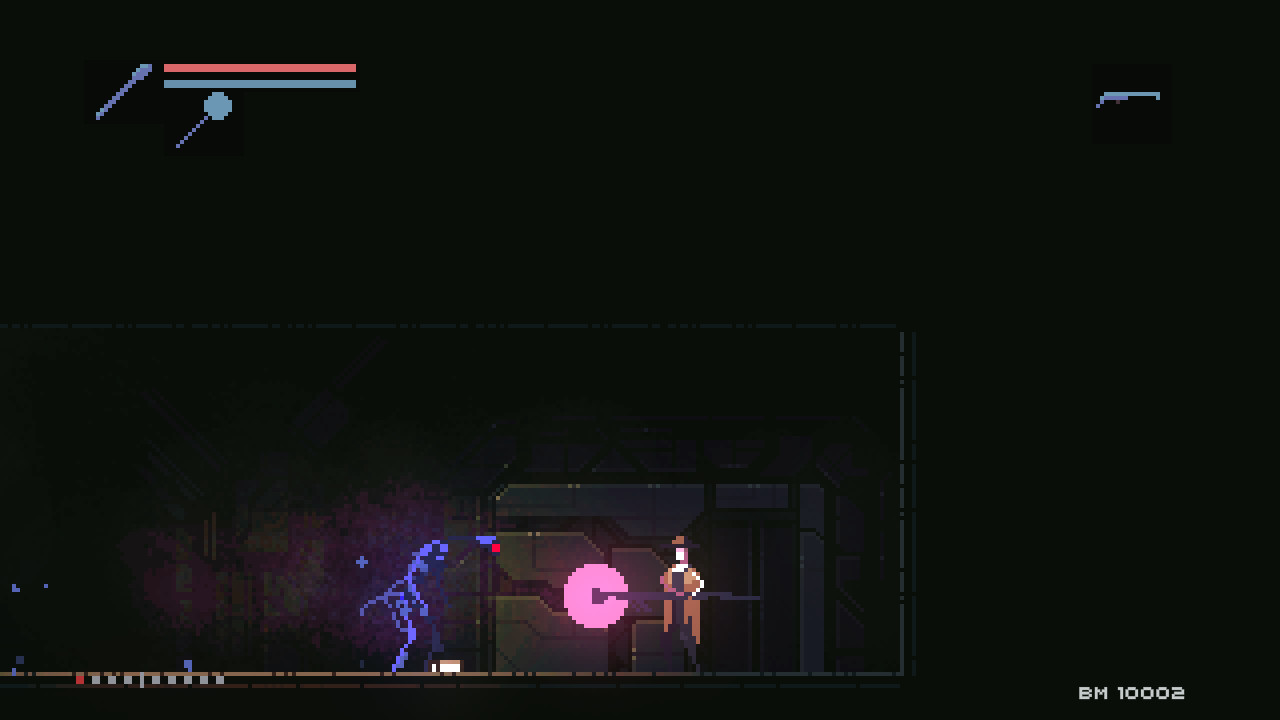Click the red dot at the spear tip
Screen dimensions: 1280x720
click(x=494, y=546)
